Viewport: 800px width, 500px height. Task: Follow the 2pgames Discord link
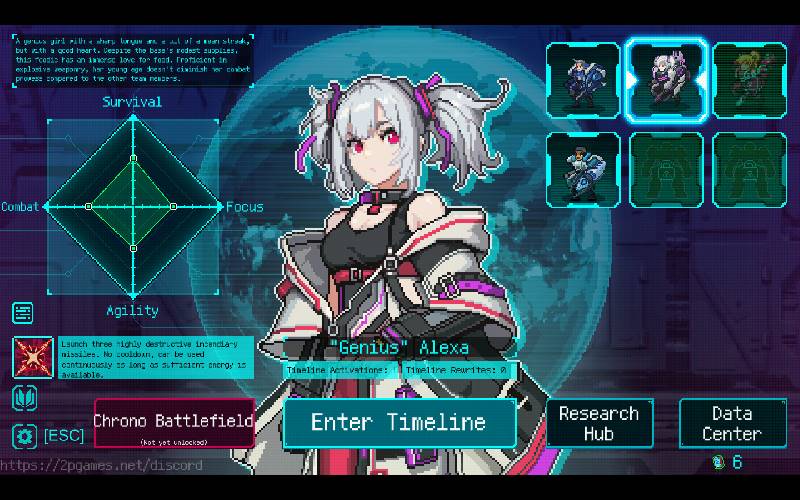(x=102, y=466)
